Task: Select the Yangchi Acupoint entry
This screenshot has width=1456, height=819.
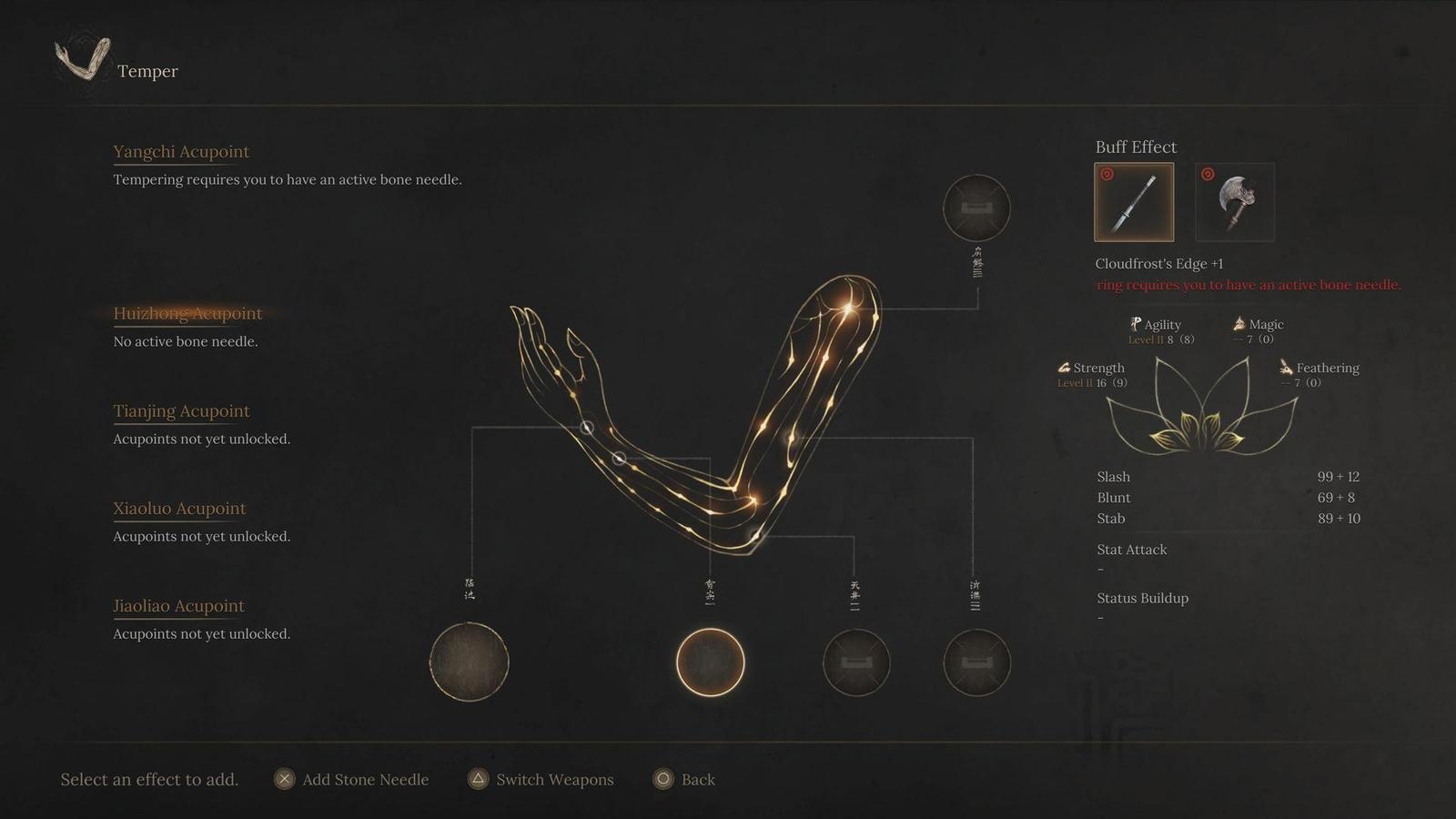Action: (181, 152)
